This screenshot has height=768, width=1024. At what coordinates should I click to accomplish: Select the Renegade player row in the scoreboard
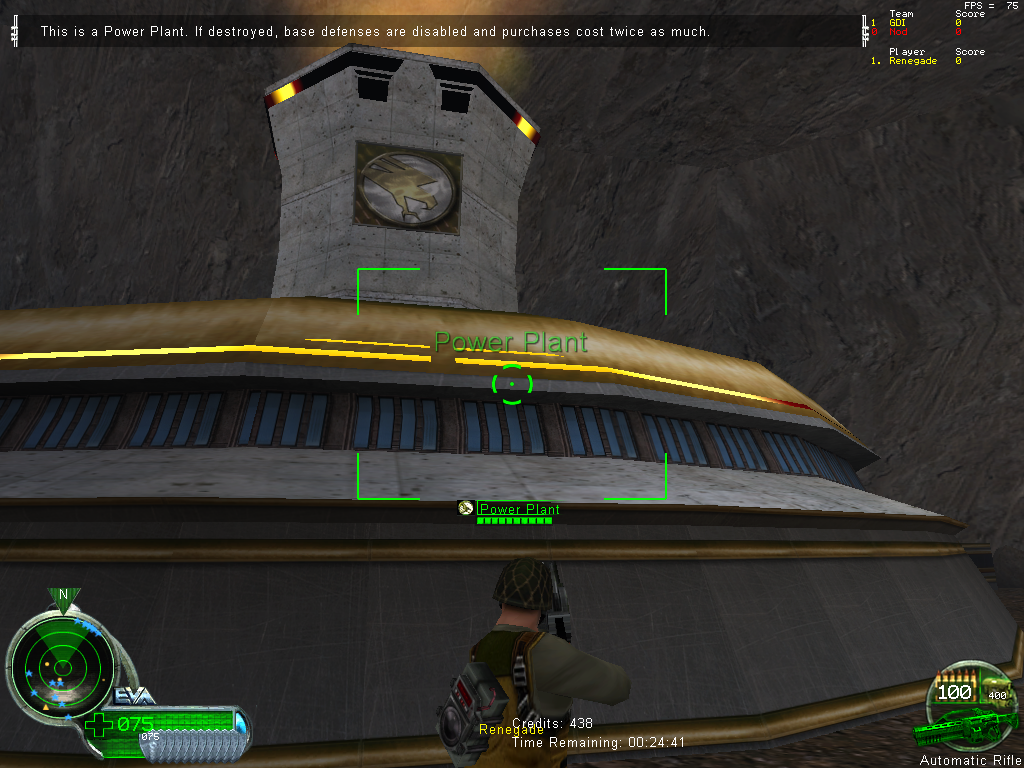point(913,61)
